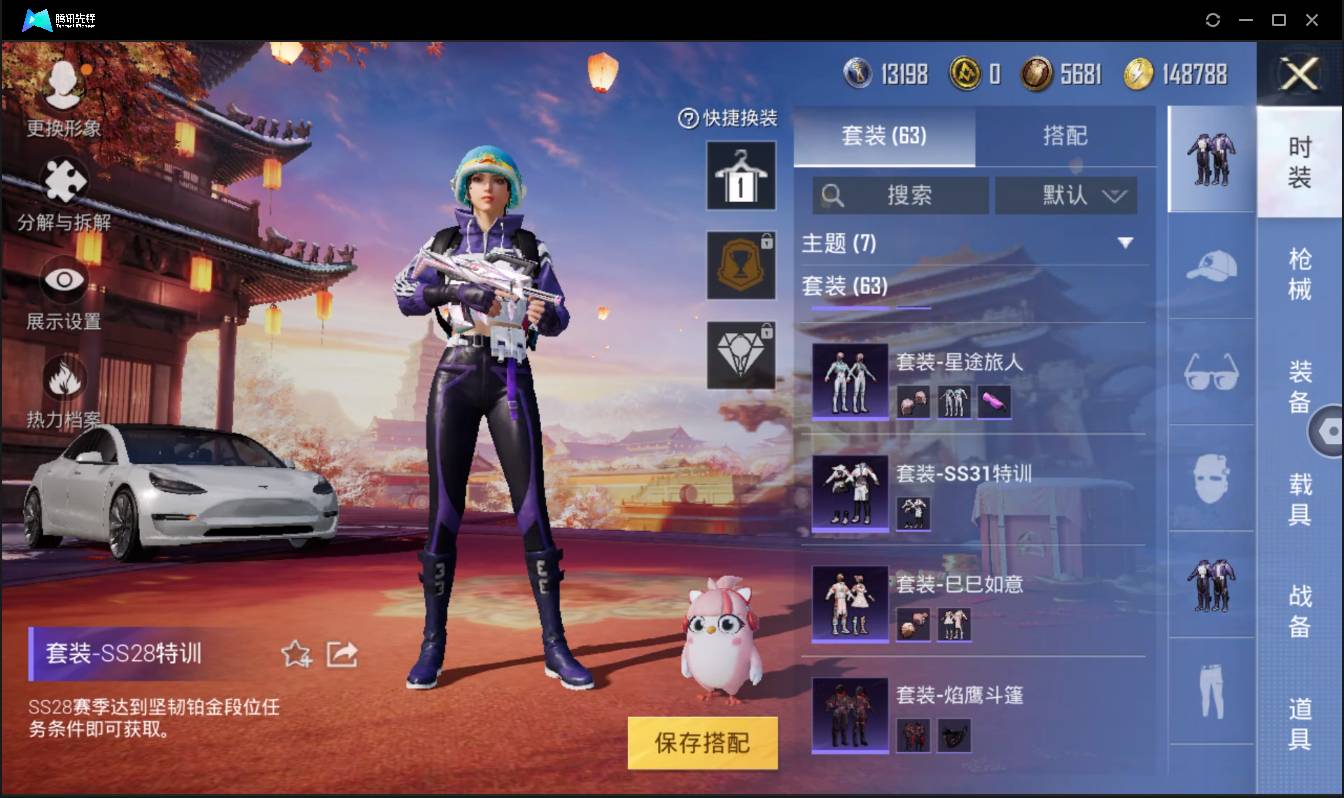
Task: Collapse the 主题 (7) section
Action: 1126,242
